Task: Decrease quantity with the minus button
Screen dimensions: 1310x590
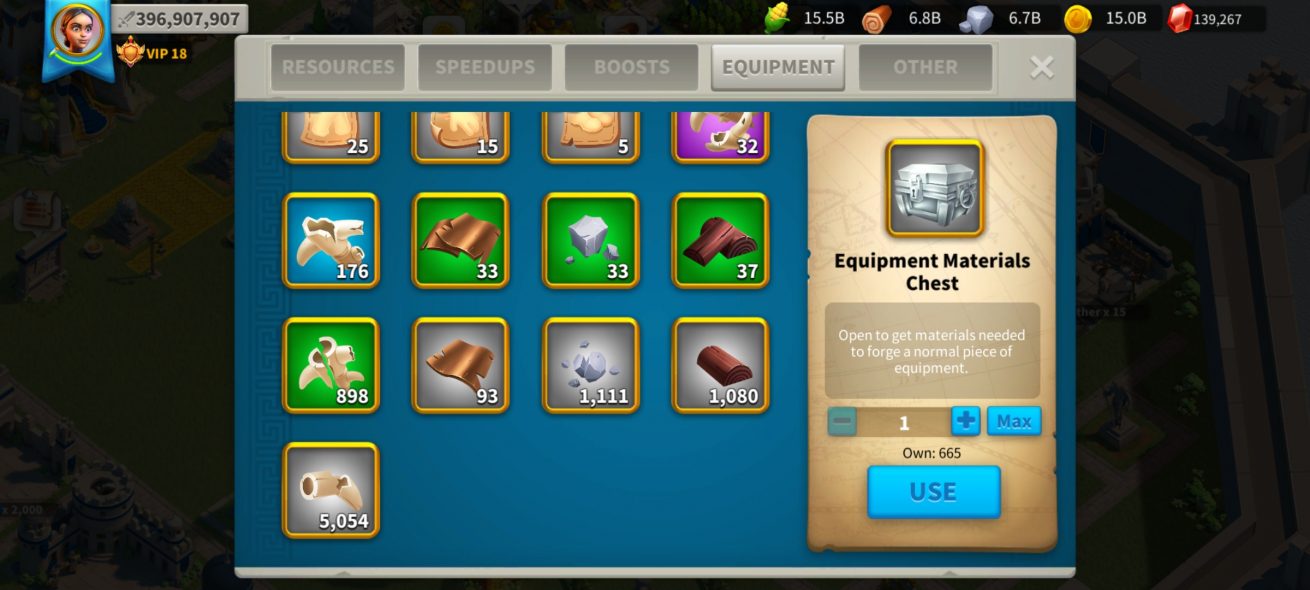Action: click(x=842, y=421)
